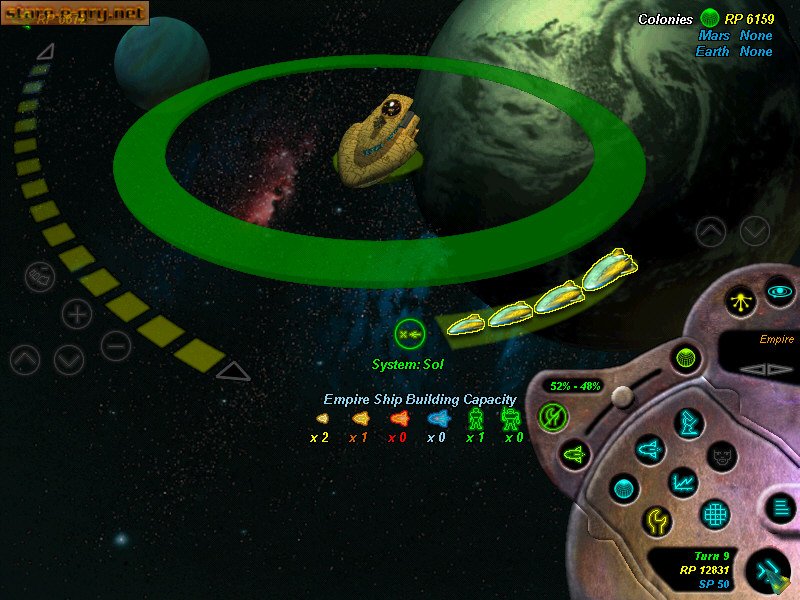Click the round green emblem button
The width and height of the screenshot is (800, 600).
552,415
